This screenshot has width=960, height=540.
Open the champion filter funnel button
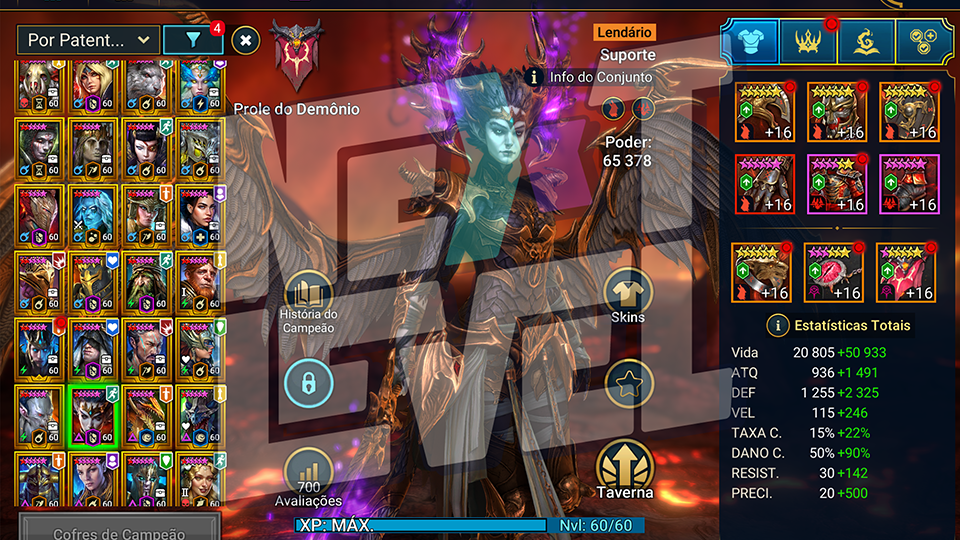(x=193, y=40)
